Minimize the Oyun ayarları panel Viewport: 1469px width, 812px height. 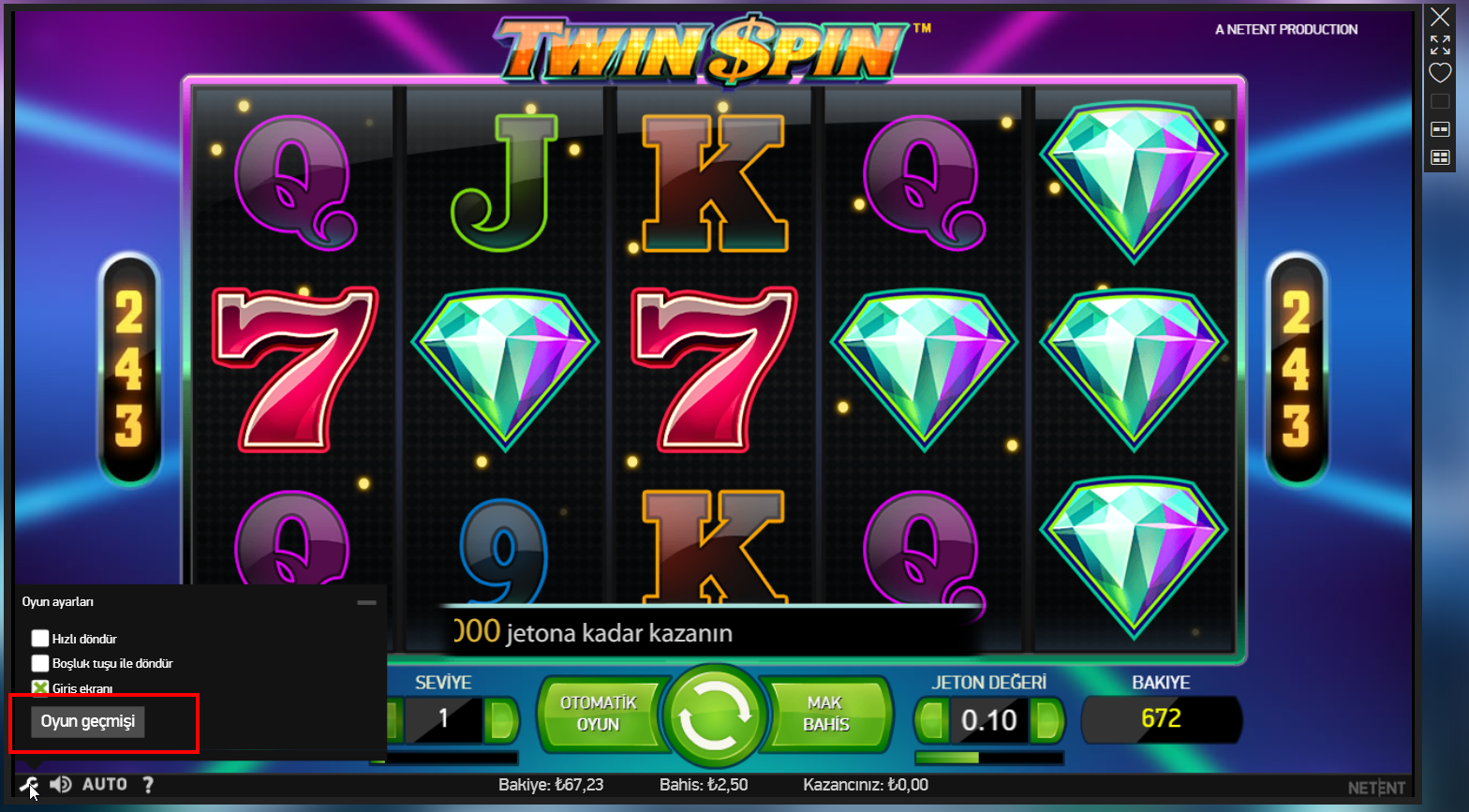click(x=366, y=602)
